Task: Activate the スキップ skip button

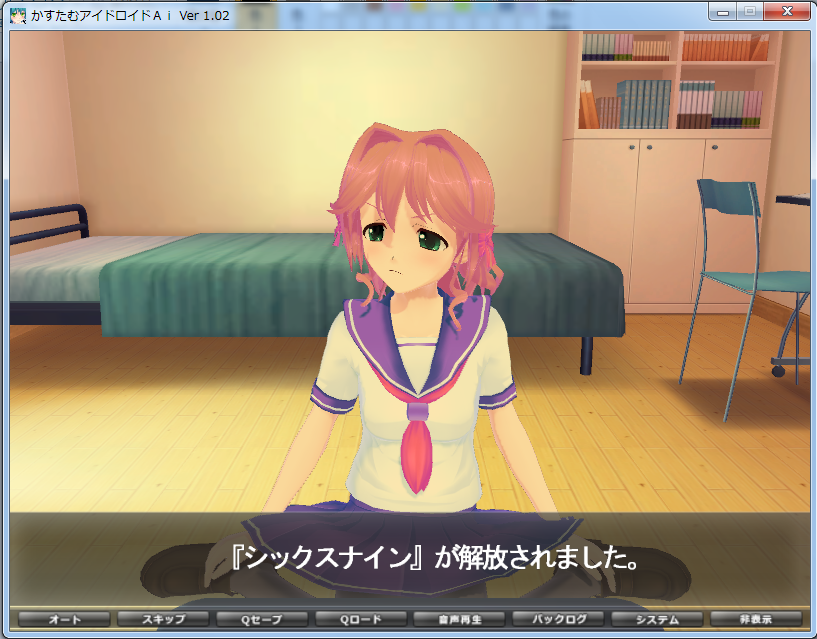Action: [x=161, y=620]
